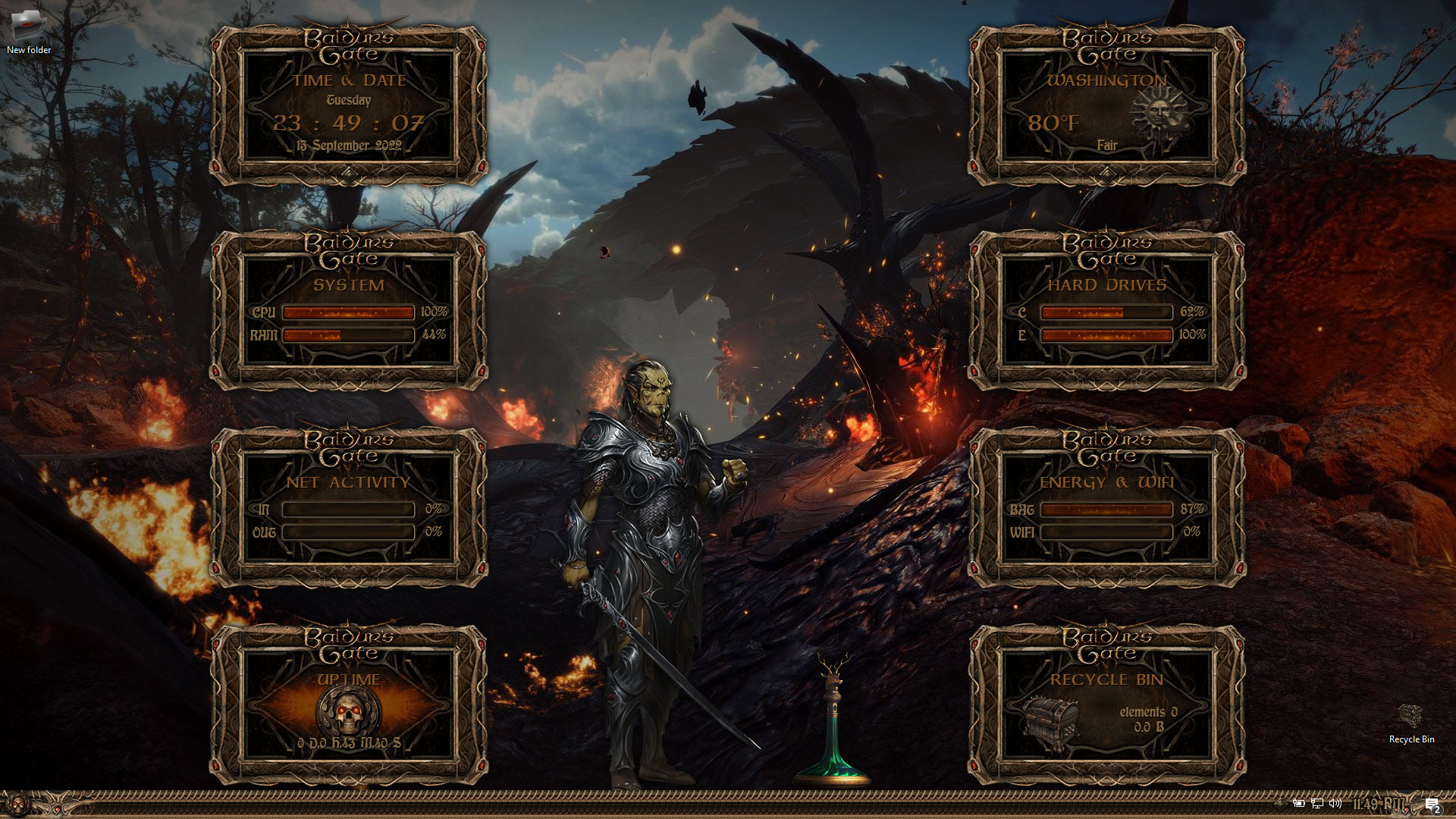Click the Uptime skull widget

(x=349, y=709)
